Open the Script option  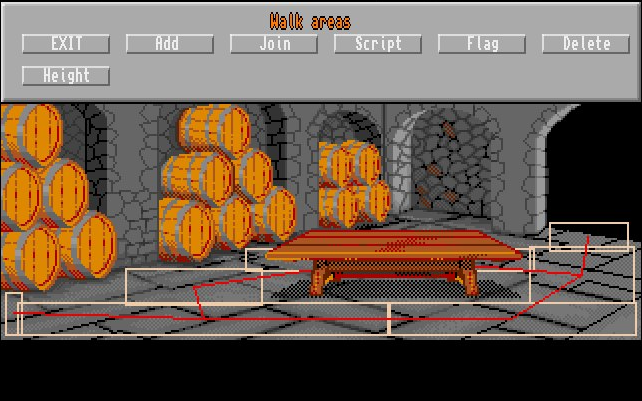click(378, 44)
